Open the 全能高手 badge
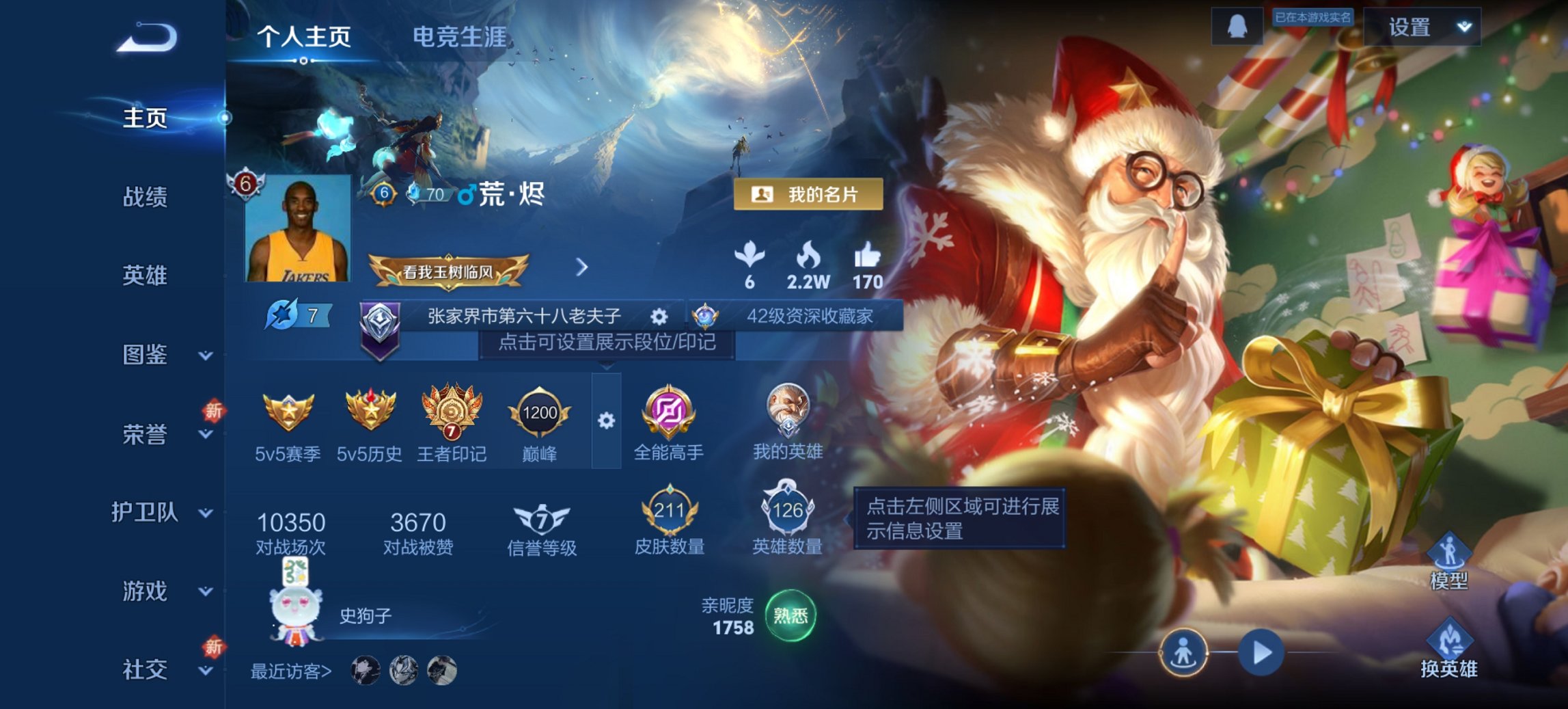Viewport: 1568px width, 709px height. click(x=670, y=410)
